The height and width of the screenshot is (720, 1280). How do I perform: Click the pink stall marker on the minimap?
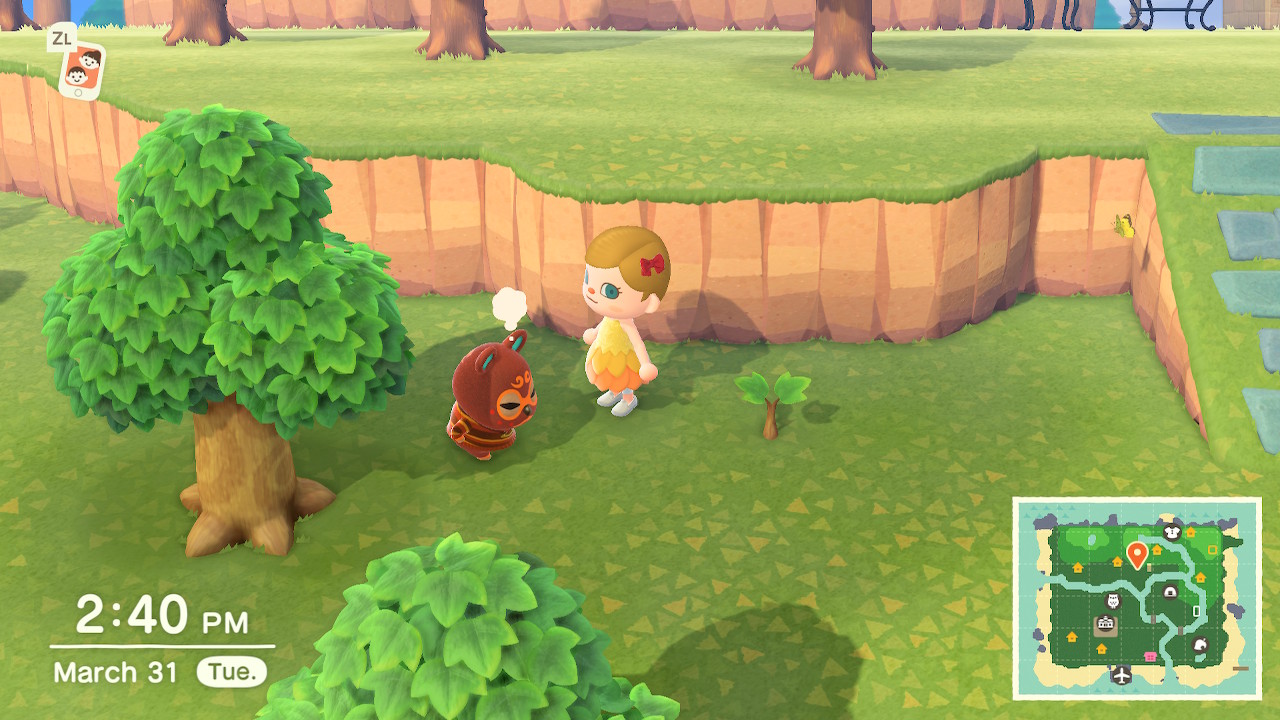click(x=1150, y=656)
